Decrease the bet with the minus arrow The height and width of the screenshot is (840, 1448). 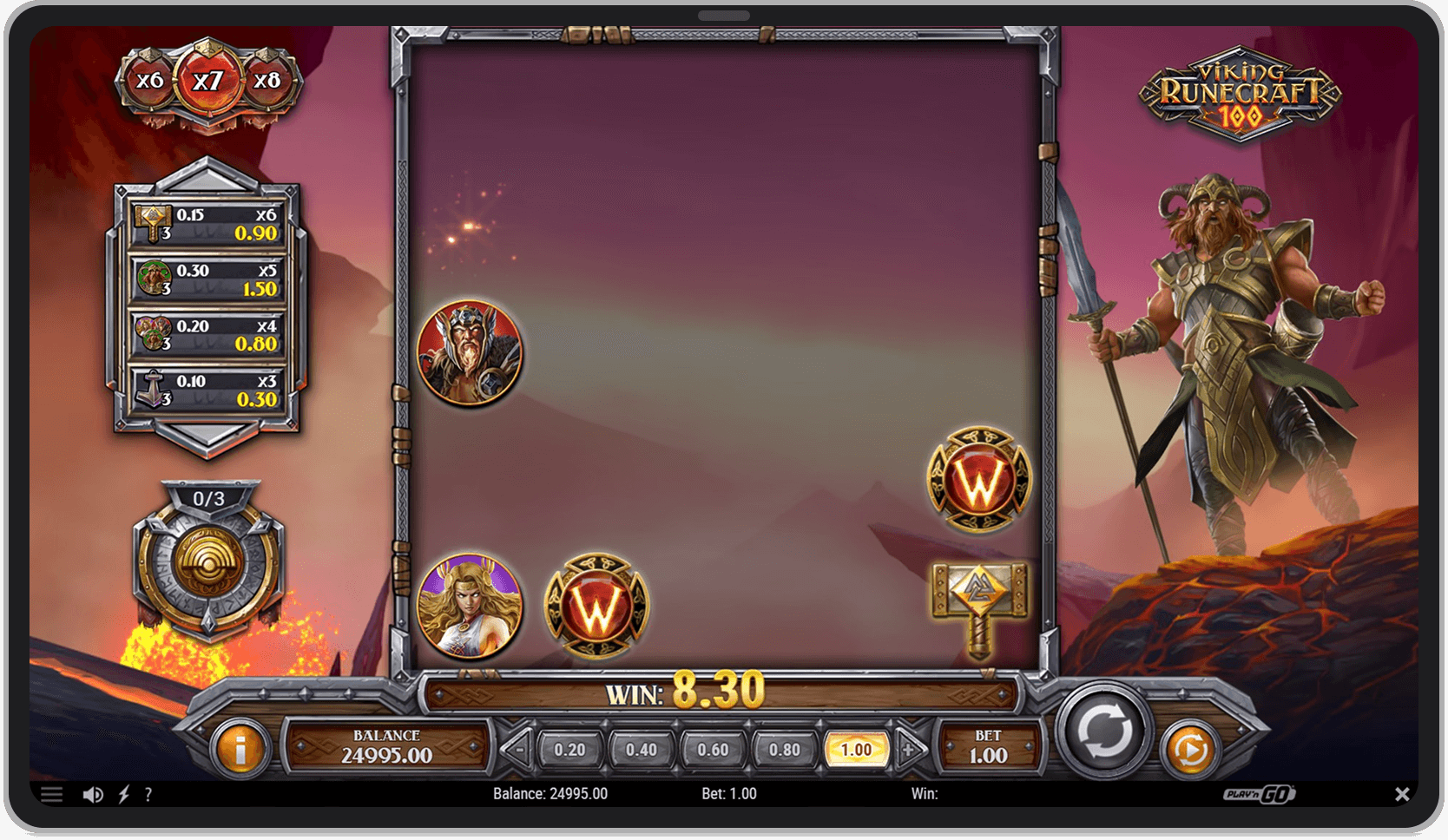point(518,747)
